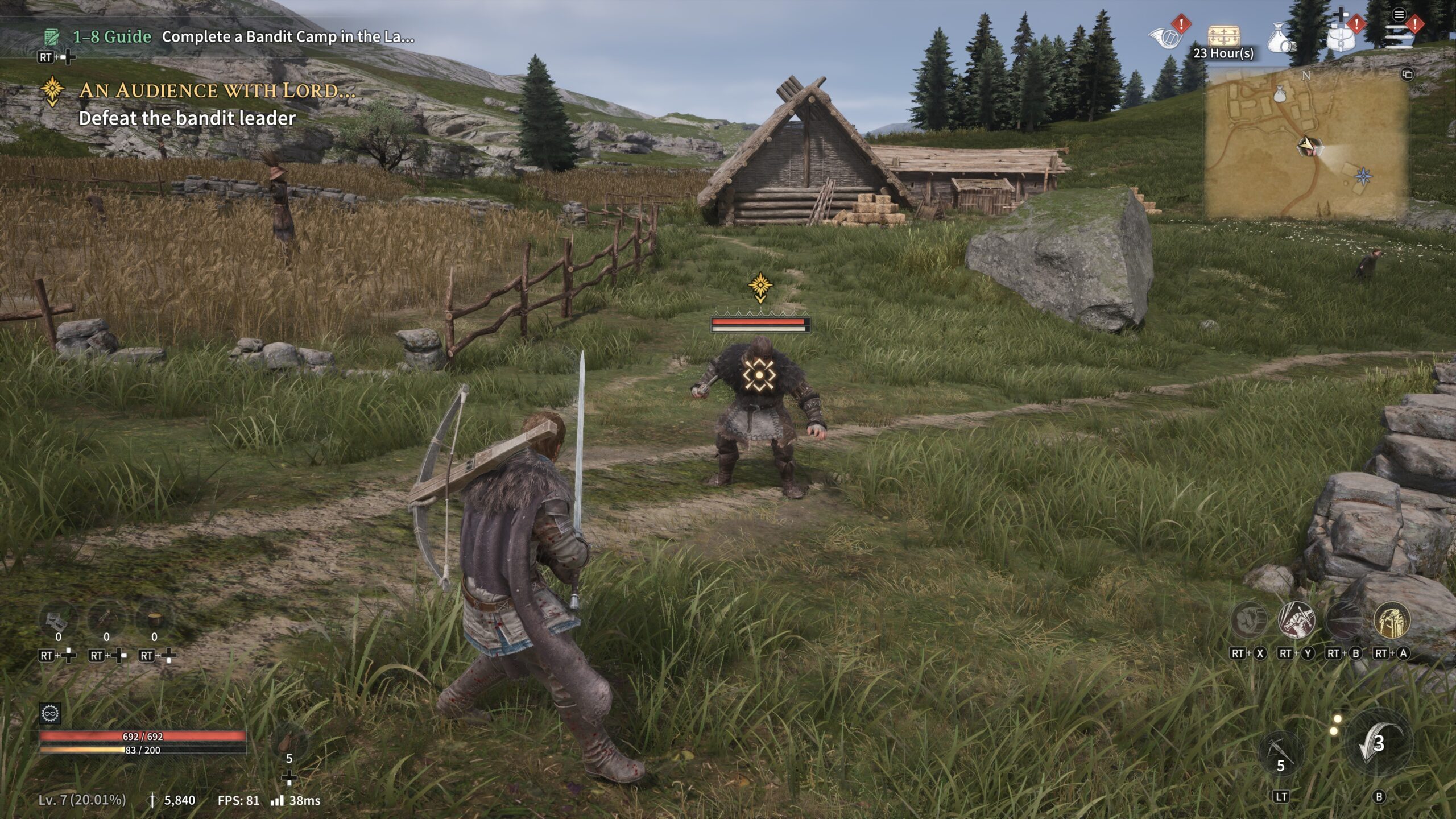This screenshot has width=1456, height=819.
Task: Use the crossbow ranged weapon slot
Action: 1281,755
